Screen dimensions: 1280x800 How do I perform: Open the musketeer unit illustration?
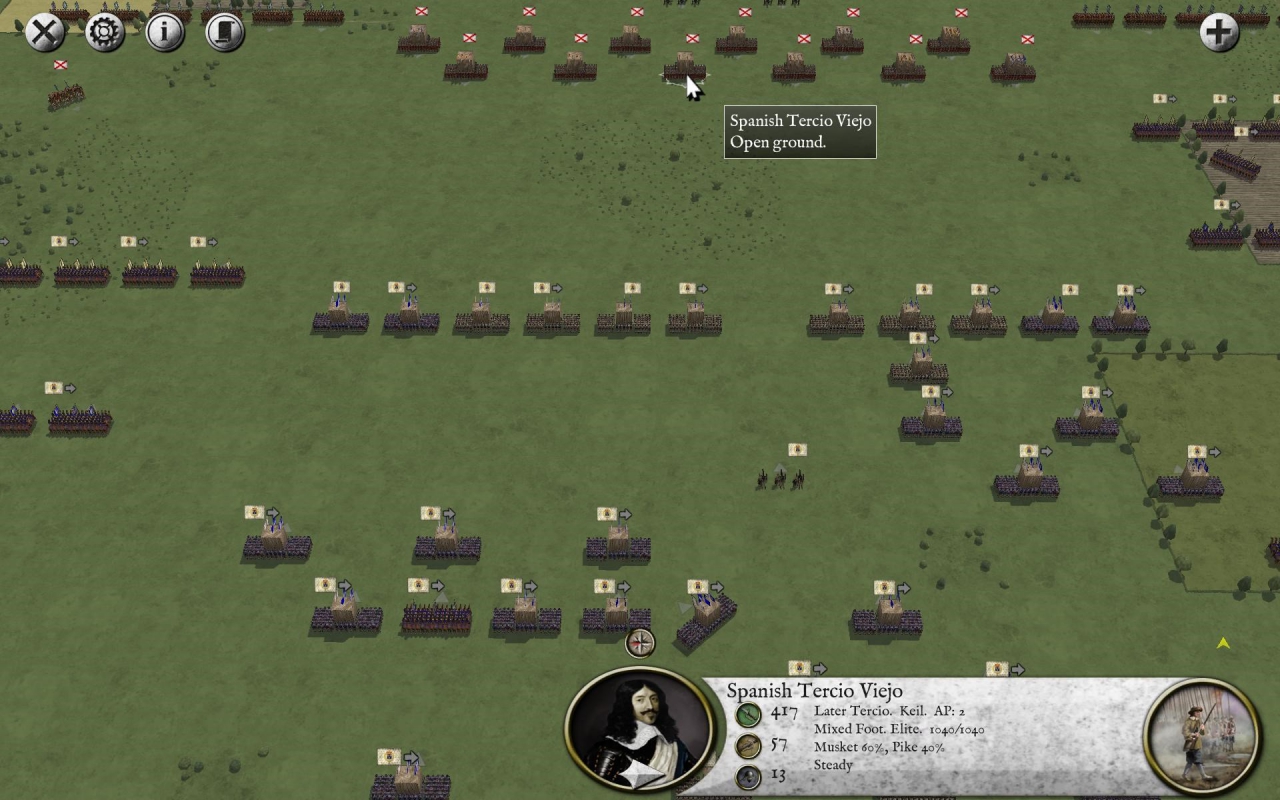1201,736
